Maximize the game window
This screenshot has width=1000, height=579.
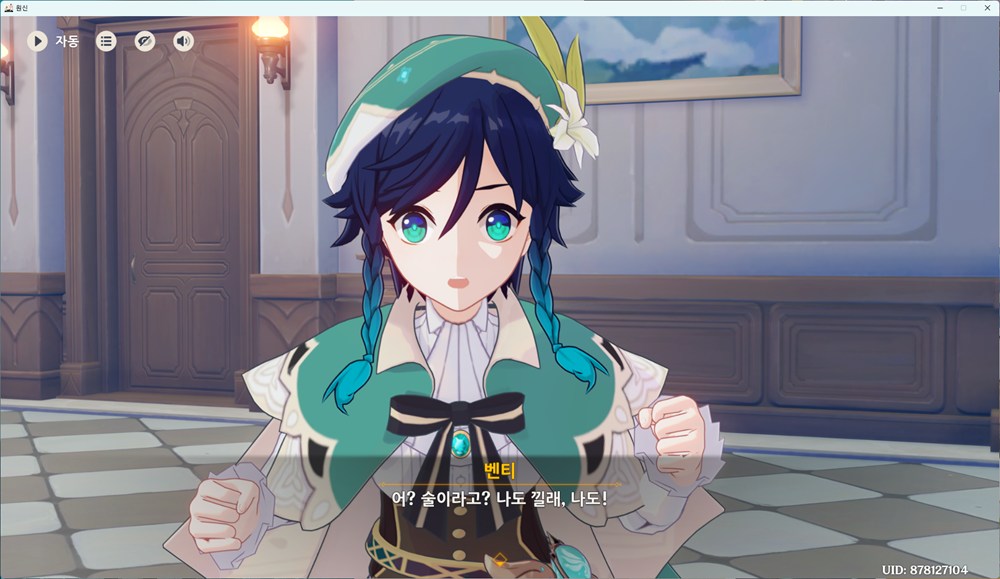click(x=963, y=7)
